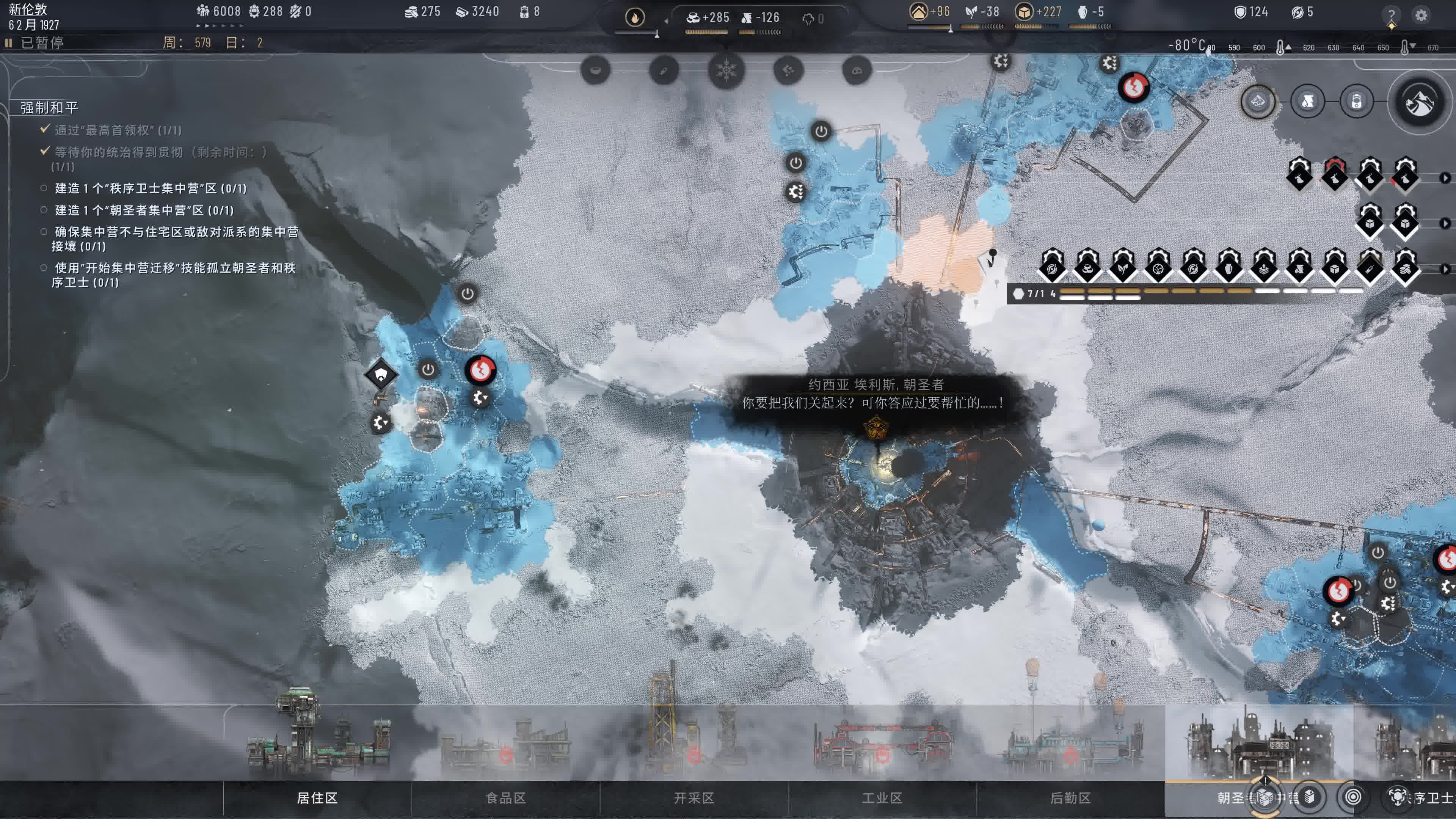The width and height of the screenshot is (1456, 819).
Task: Open the generator flame icon
Action: [635, 17]
